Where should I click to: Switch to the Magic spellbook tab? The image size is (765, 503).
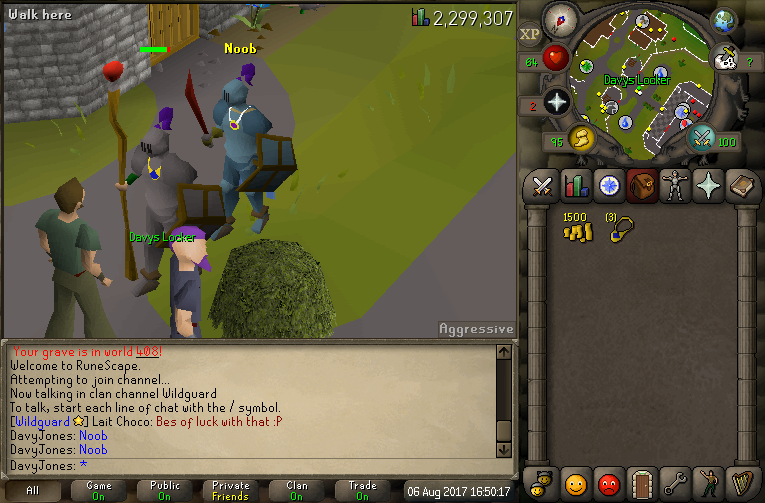click(741, 186)
